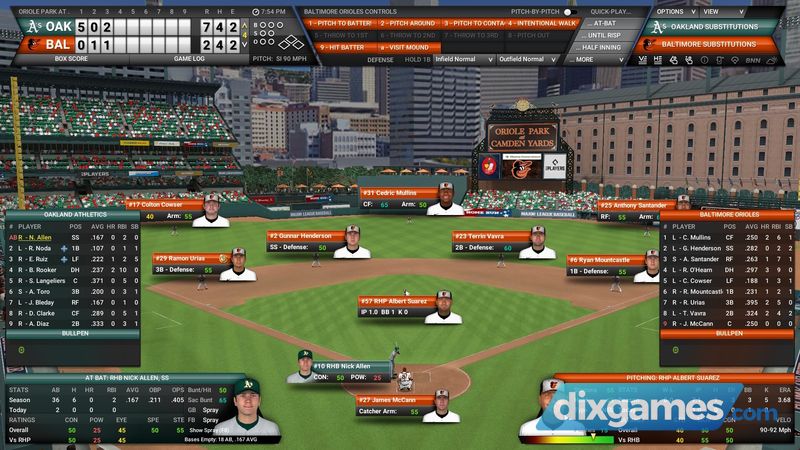Select the Hit Batter command

pos(338,47)
